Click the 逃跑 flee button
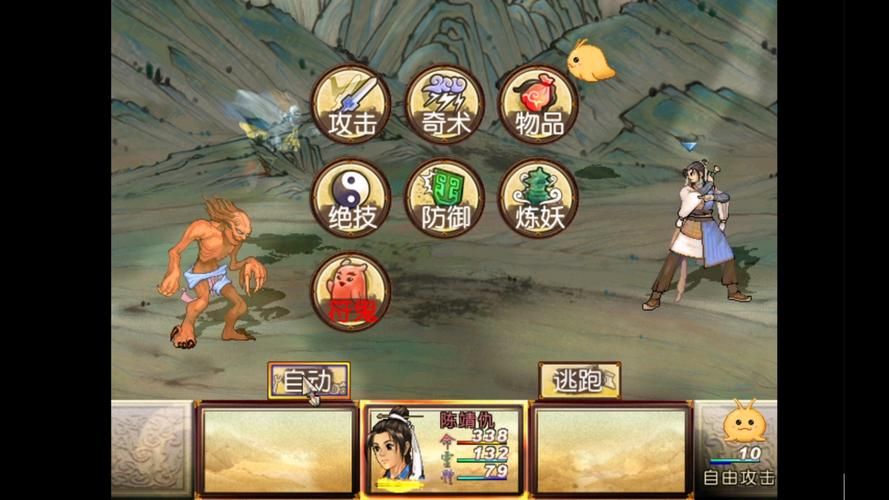 tap(579, 380)
